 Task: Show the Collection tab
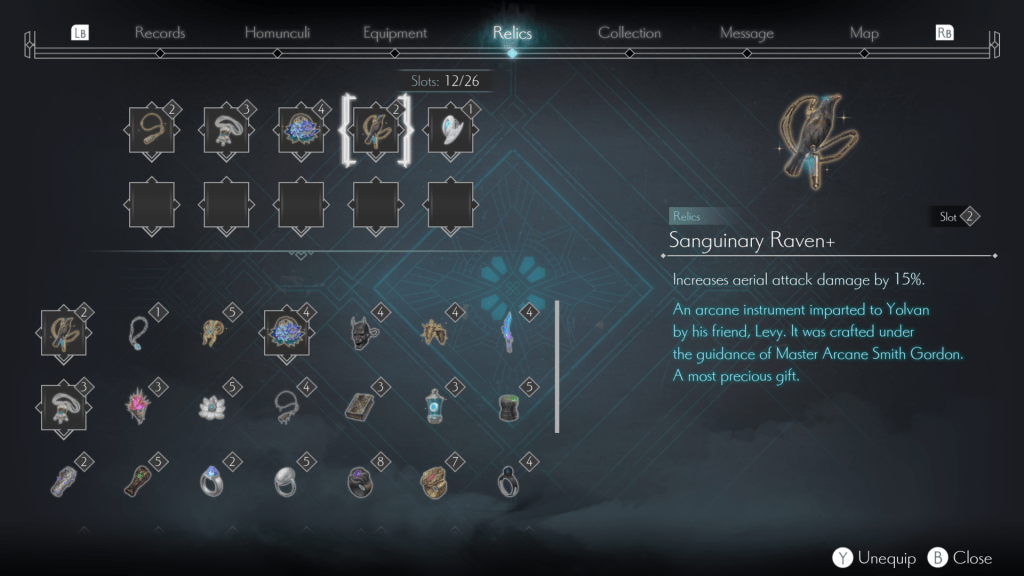point(629,33)
